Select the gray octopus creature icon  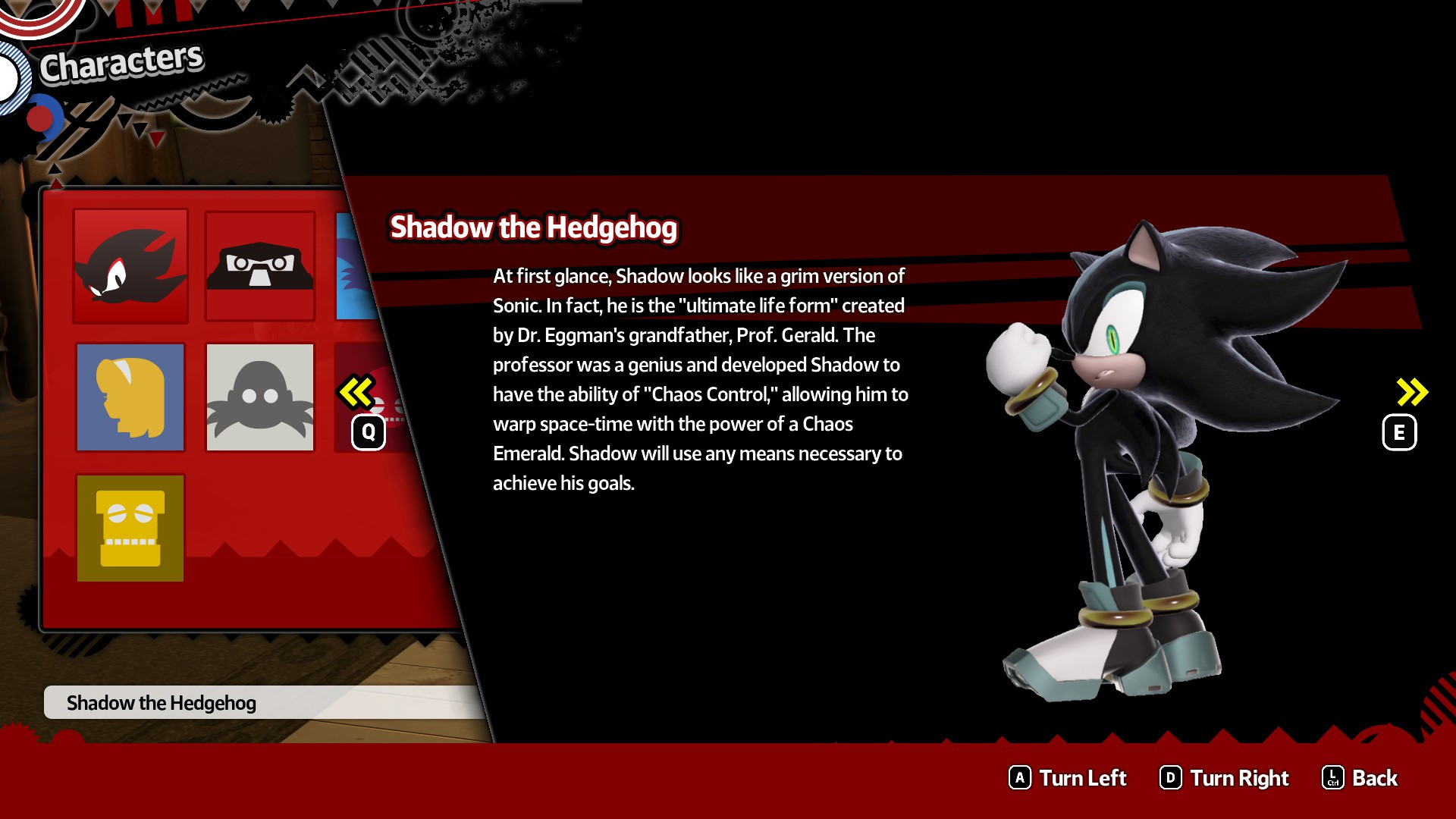click(x=259, y=397)
